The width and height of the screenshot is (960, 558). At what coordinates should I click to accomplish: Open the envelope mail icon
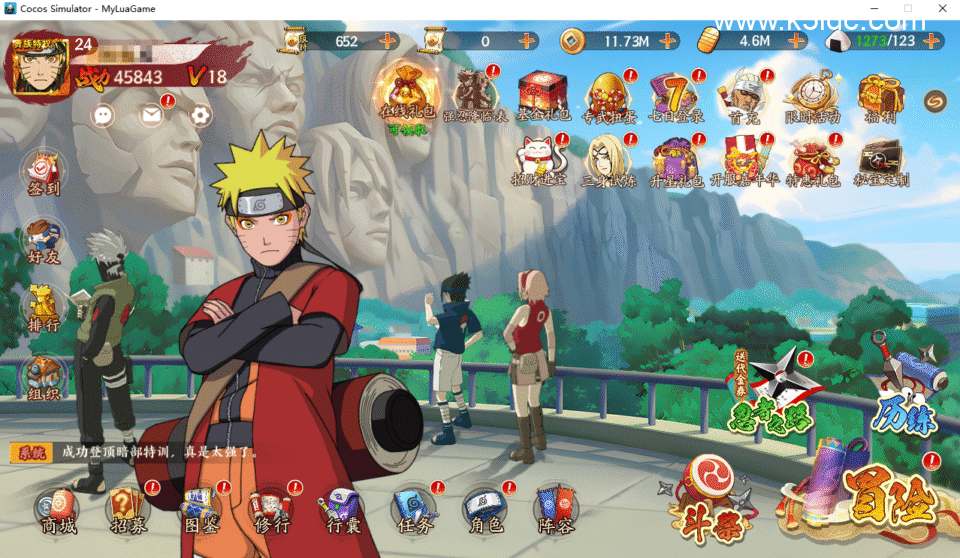(151, 115)
